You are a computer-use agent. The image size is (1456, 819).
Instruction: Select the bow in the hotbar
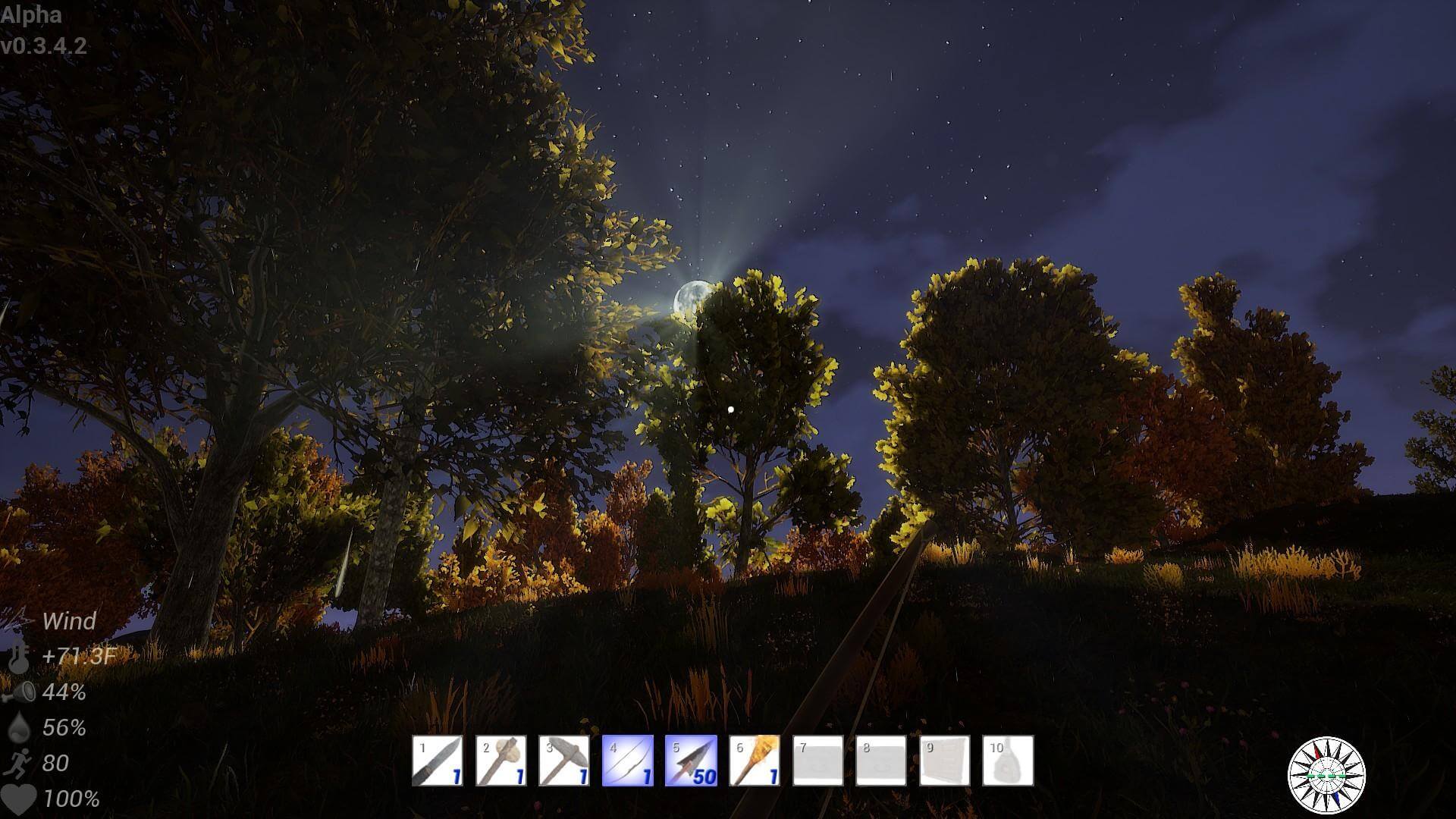(x=628, y=761)
